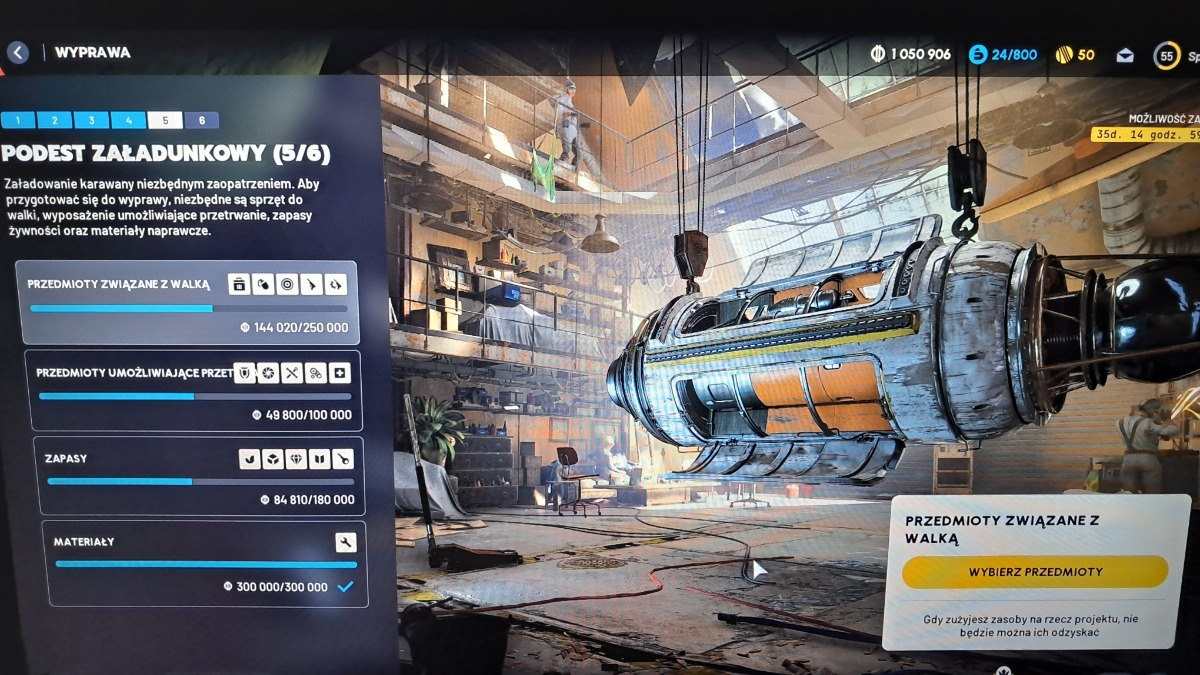The width and height of the screenshot is (1200, 675).
Task: Click the Wybierz przedmioty button
Action: (1035, 572)
